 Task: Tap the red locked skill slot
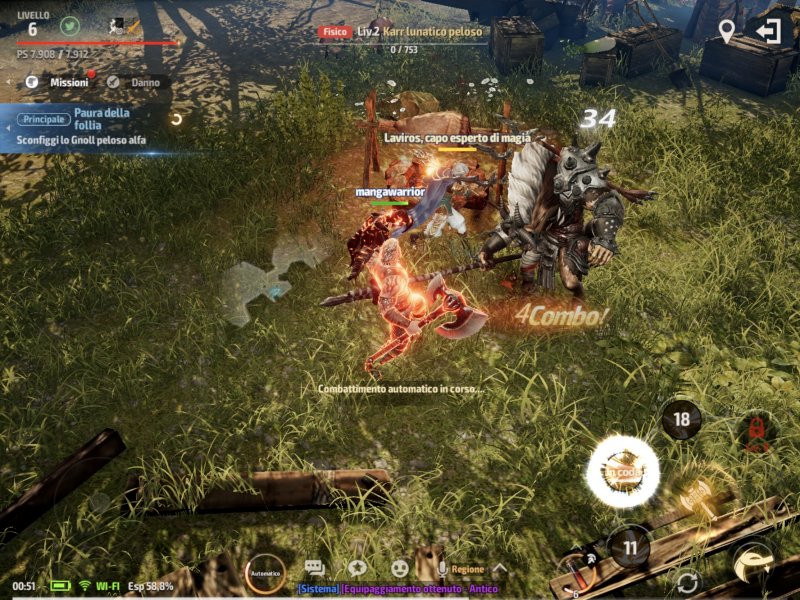(x=757, y=432)
